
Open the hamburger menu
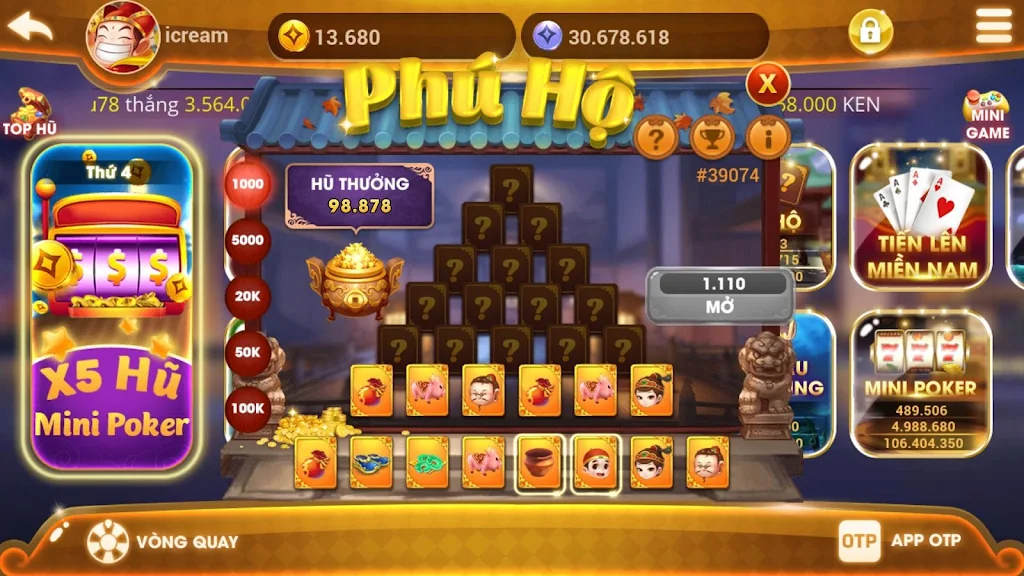tap(993, 27)
